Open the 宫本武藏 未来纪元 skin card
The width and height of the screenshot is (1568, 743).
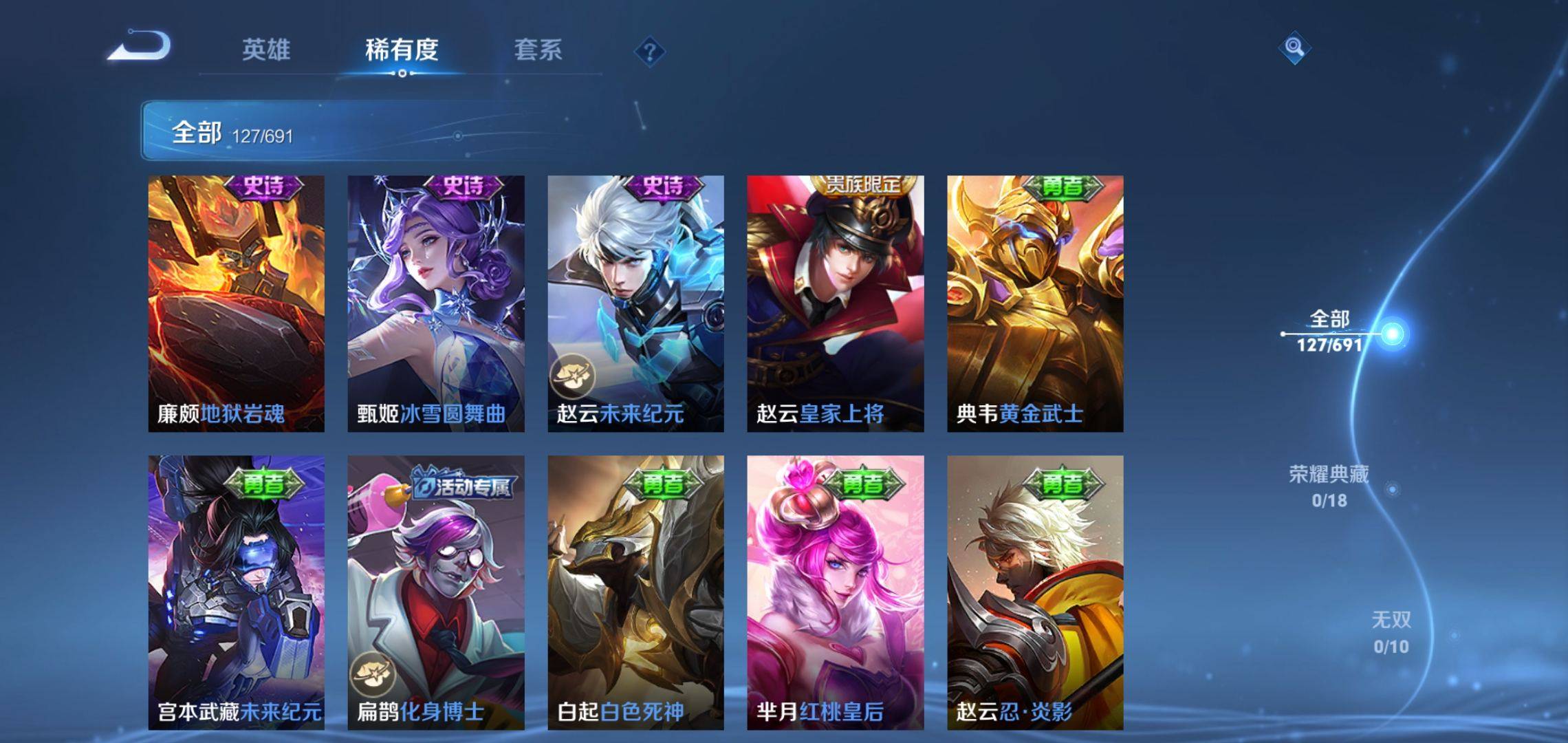click(x=237, y=592)
